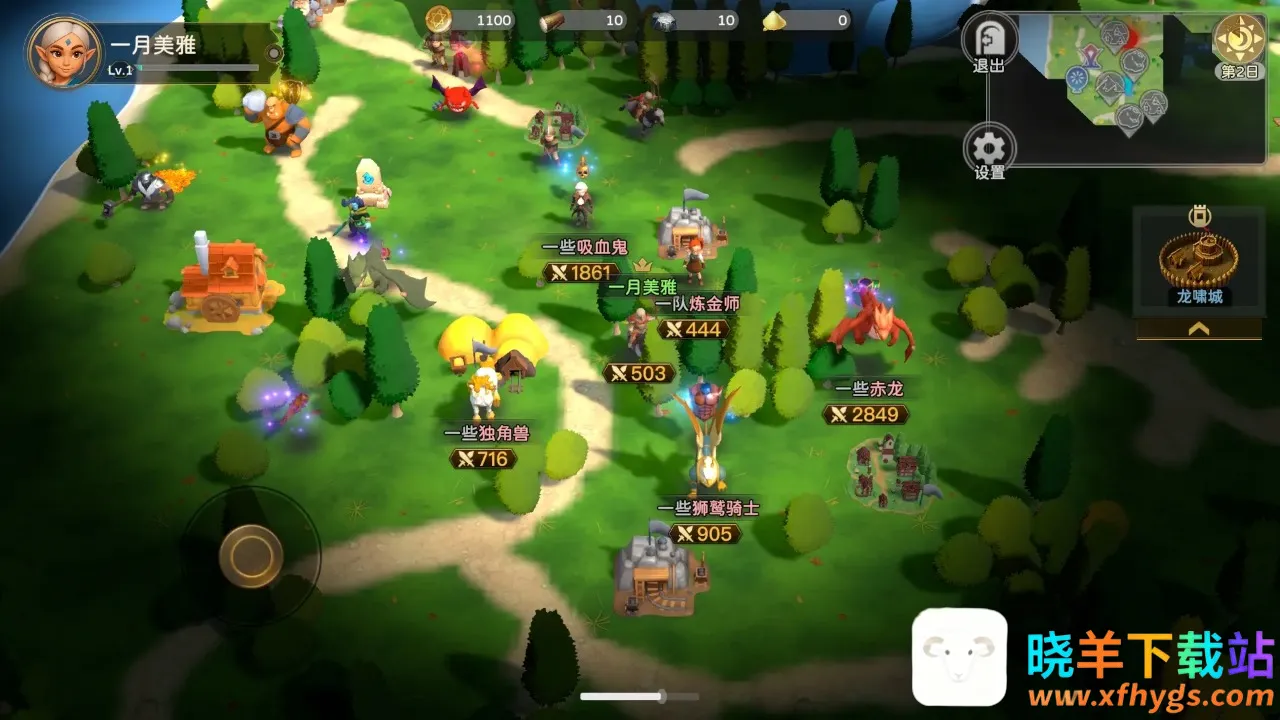The image size is (1280, 720).
Task: Select the blue round marker on the minimap
Action: [1077, 78]
